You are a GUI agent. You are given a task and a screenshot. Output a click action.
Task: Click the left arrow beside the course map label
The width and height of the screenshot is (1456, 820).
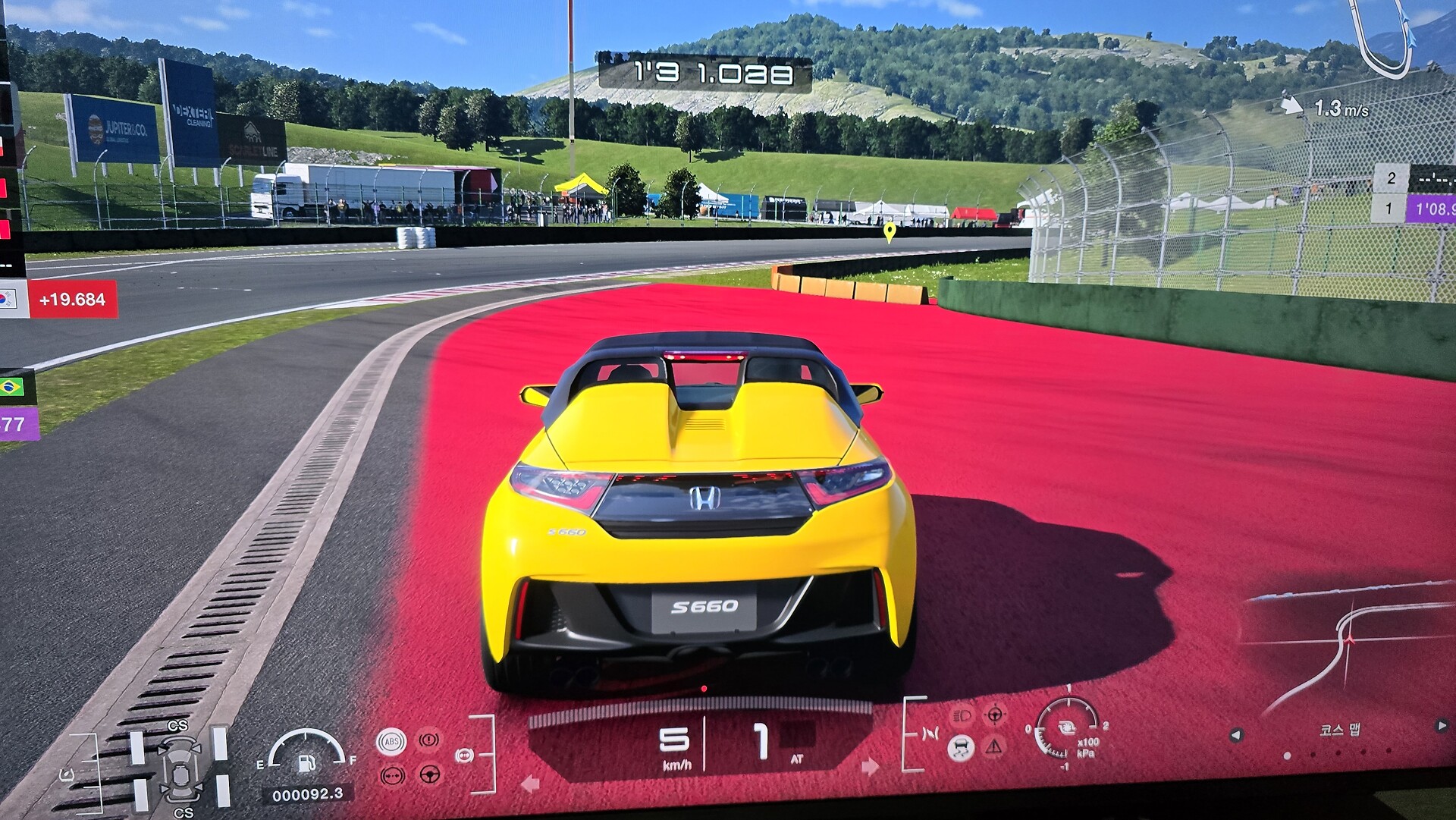tap(1236, 735)
